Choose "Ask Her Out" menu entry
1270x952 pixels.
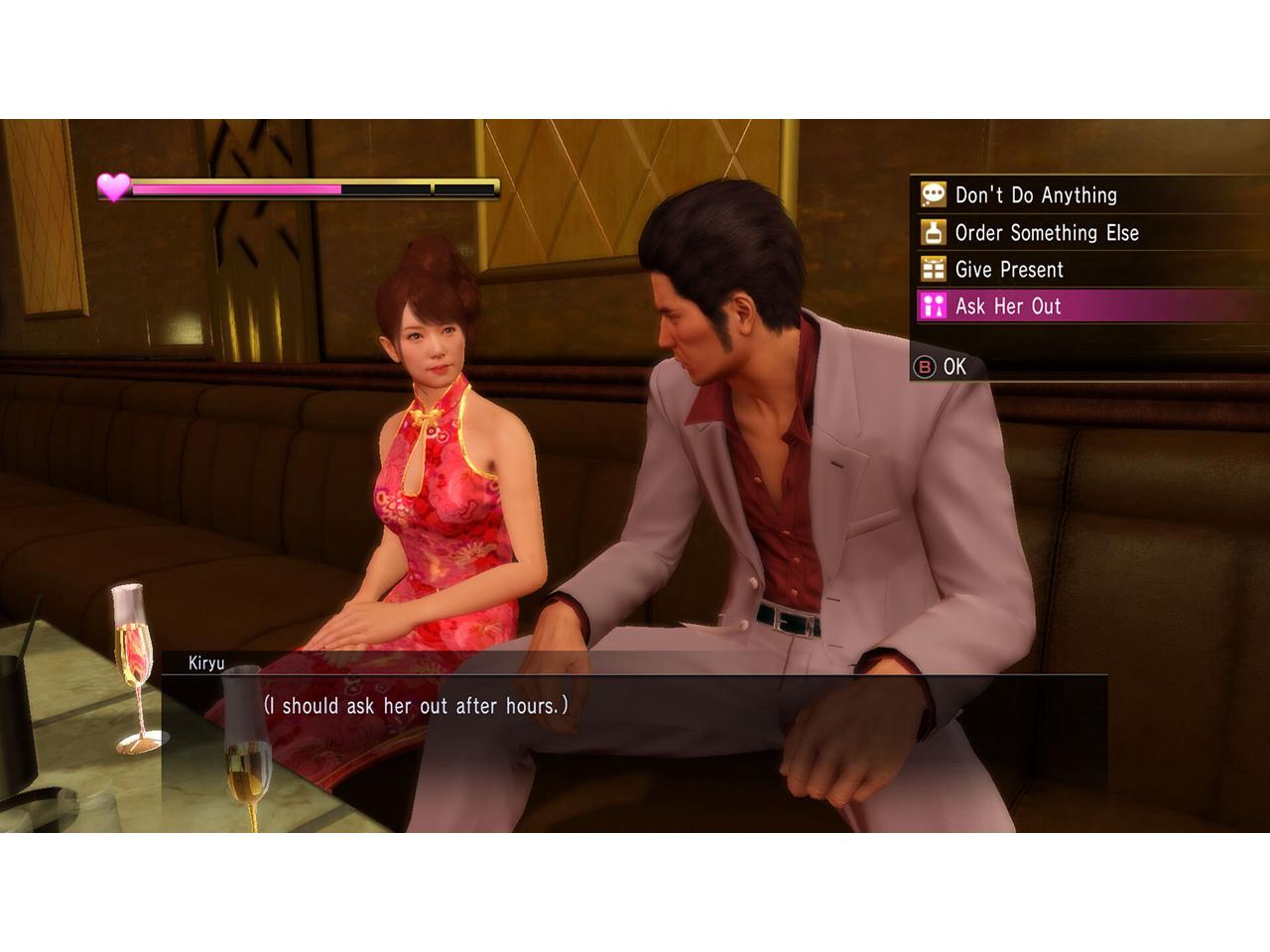click(1007, 306)
